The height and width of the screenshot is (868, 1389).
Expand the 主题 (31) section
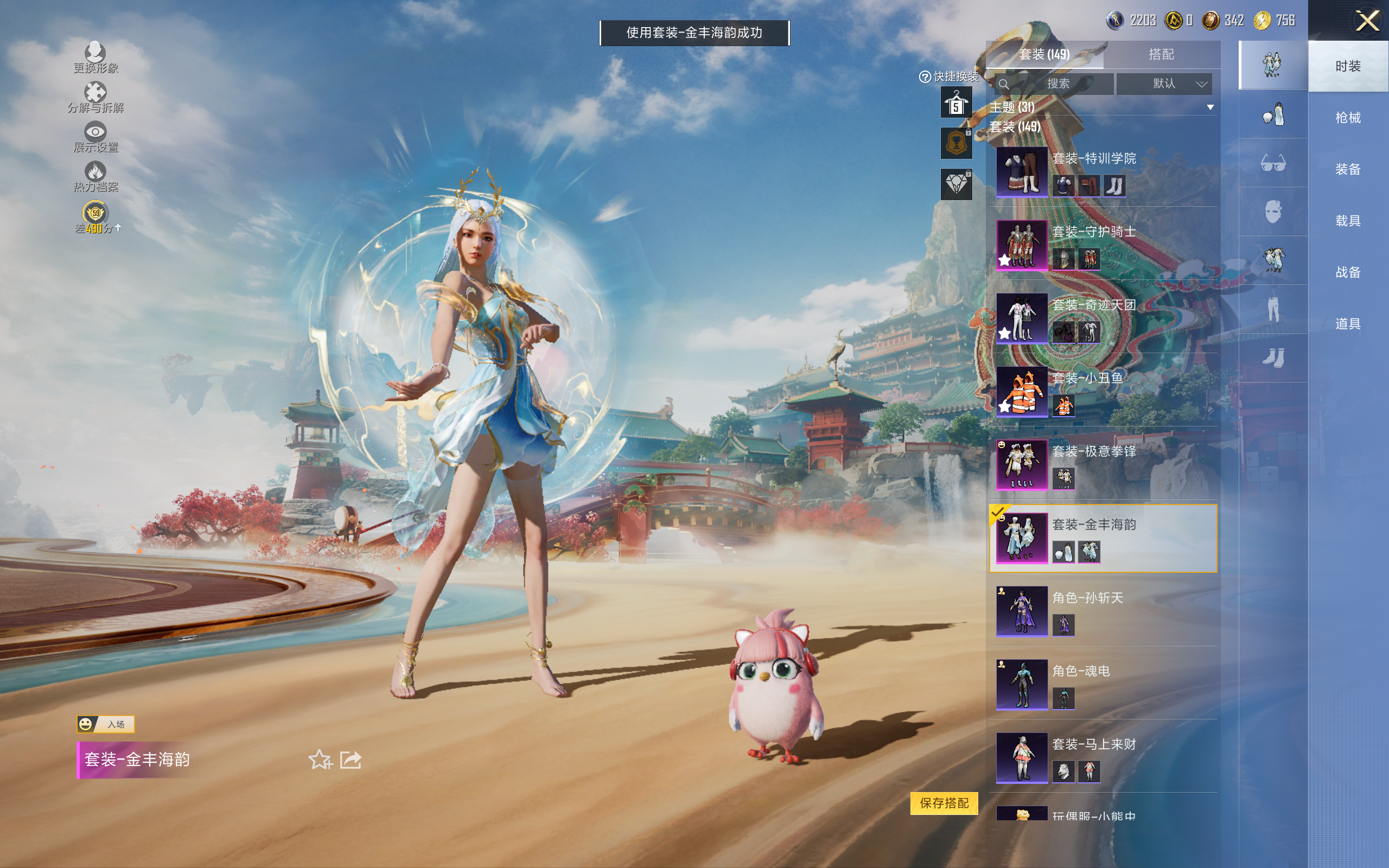pos(1210,107)
